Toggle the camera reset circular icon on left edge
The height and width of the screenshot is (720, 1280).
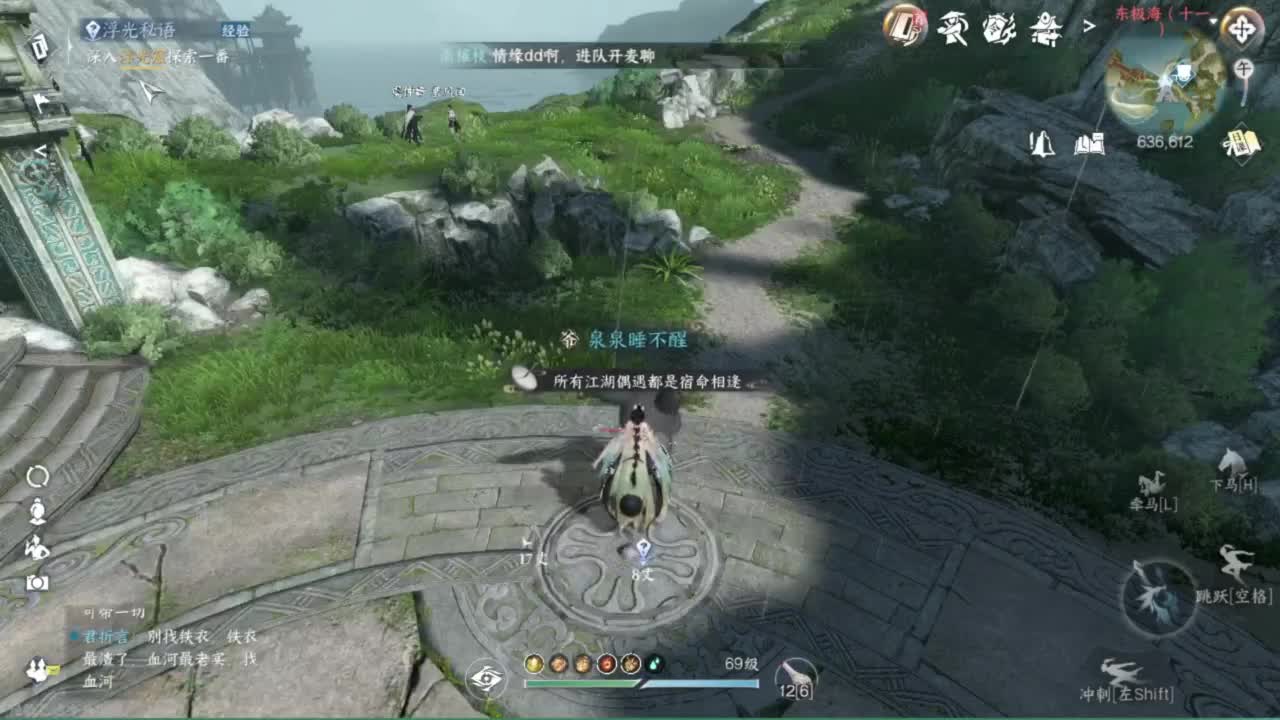36,477
